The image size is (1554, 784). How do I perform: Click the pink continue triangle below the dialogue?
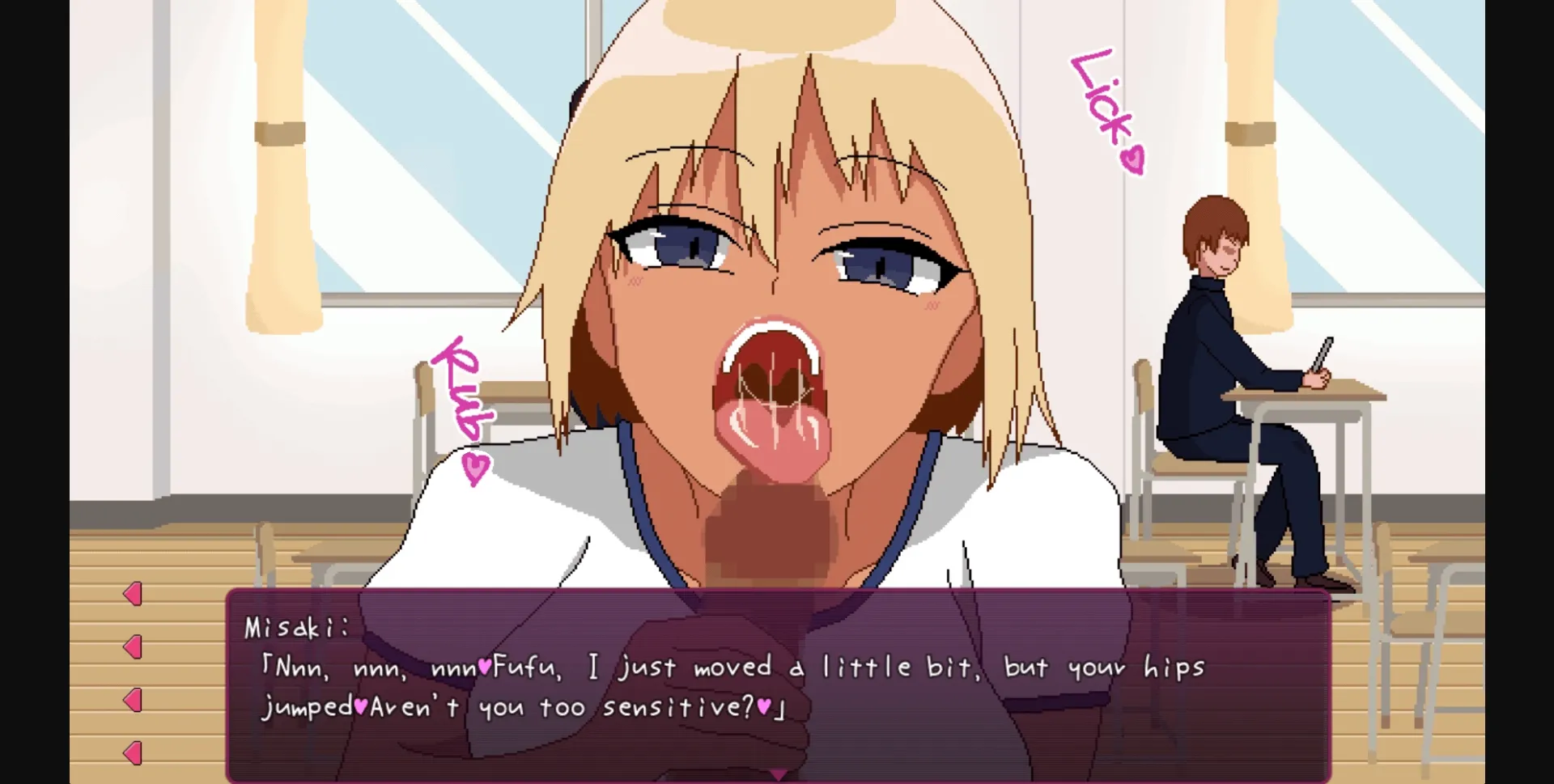[x=777, y=773]
